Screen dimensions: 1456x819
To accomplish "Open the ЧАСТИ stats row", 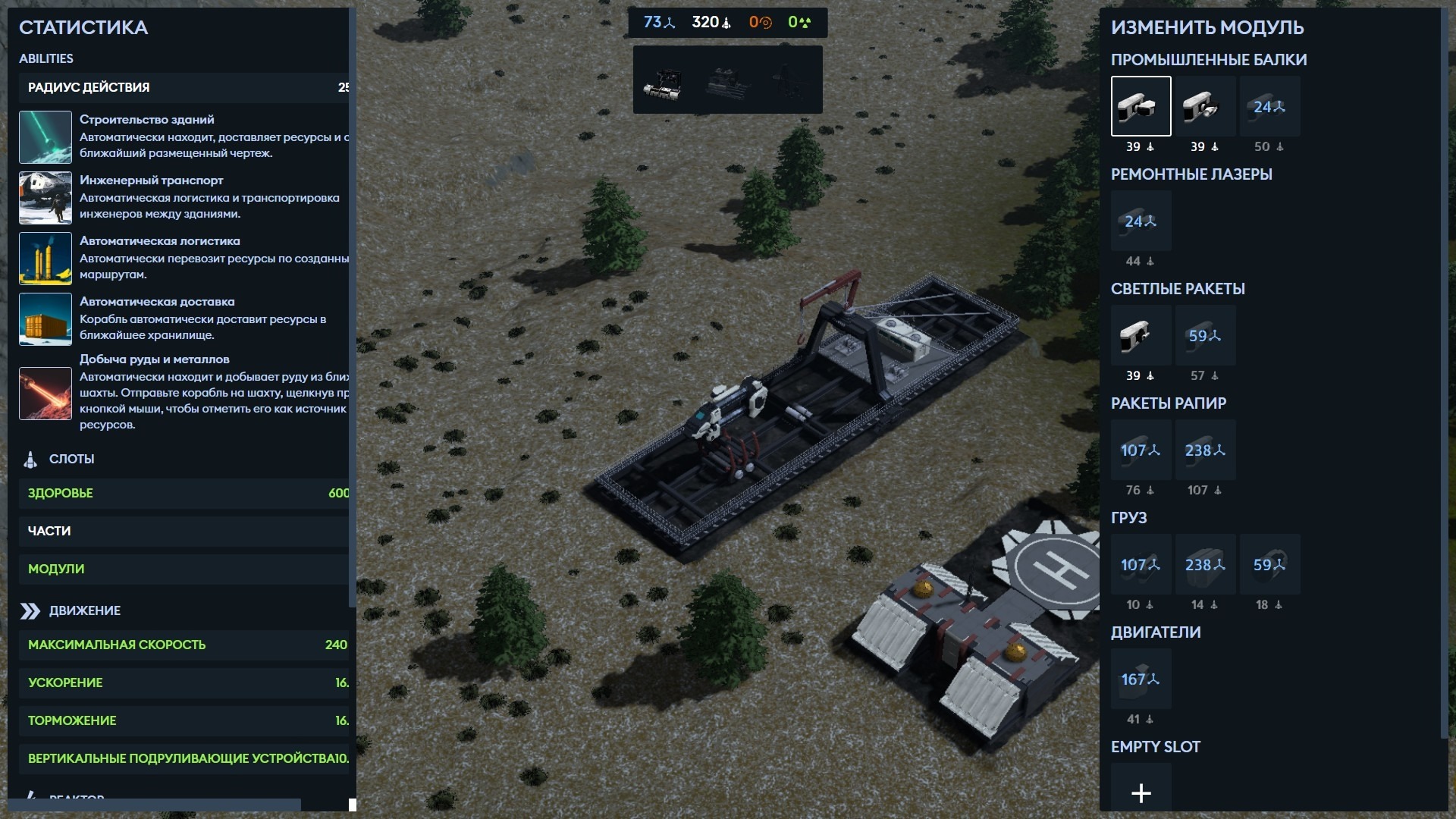I will (x=184, y=531).
